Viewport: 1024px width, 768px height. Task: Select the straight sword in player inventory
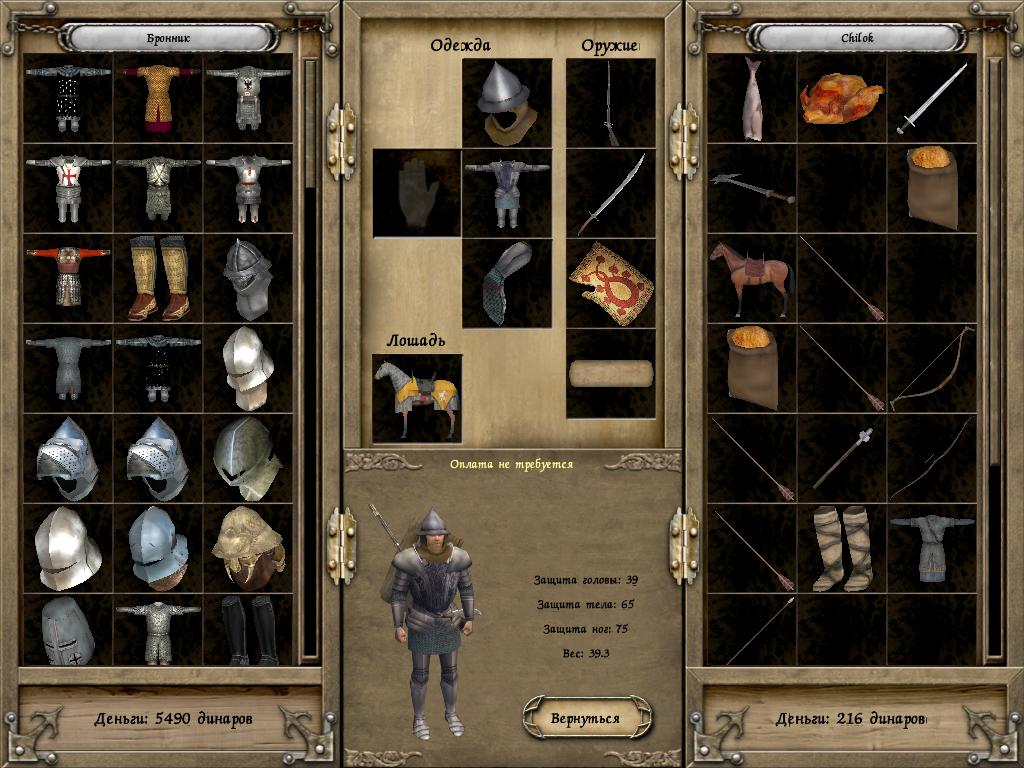coord(932,98)
